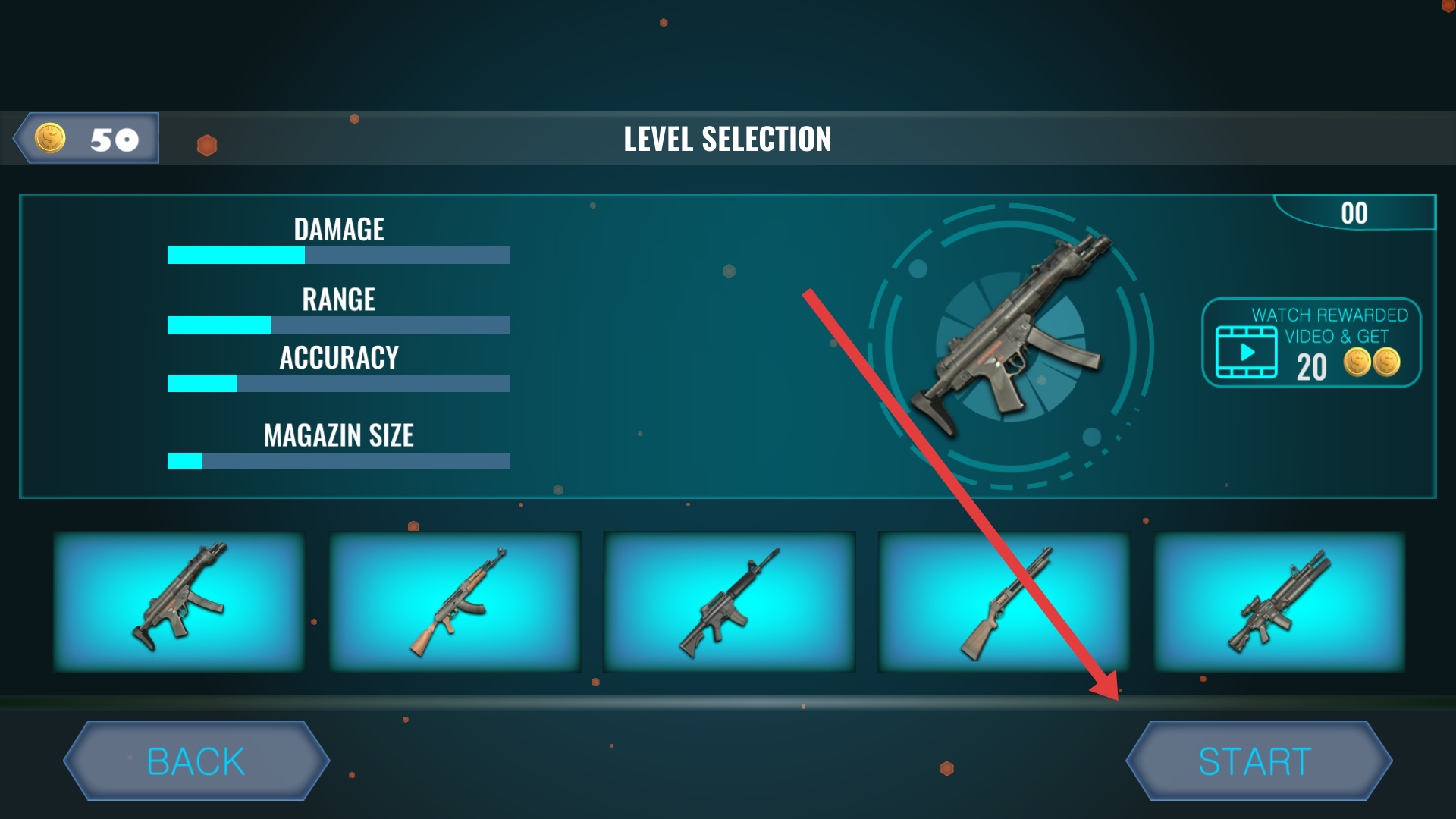This screenshot has width=1456, height=819.
Task: Select the pump shotgun tile
Action: 1003,601
